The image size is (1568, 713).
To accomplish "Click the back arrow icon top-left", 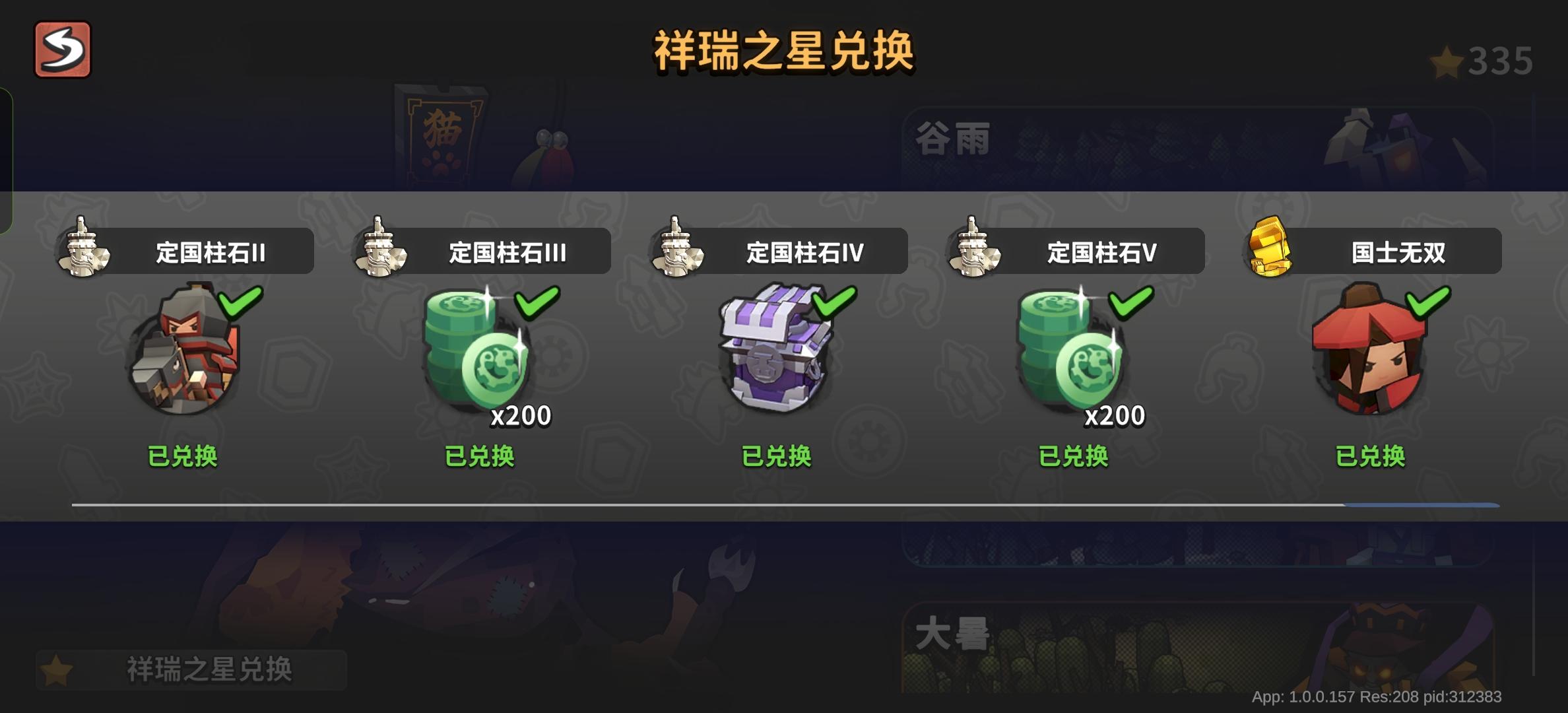I will (x=61, y=49).
